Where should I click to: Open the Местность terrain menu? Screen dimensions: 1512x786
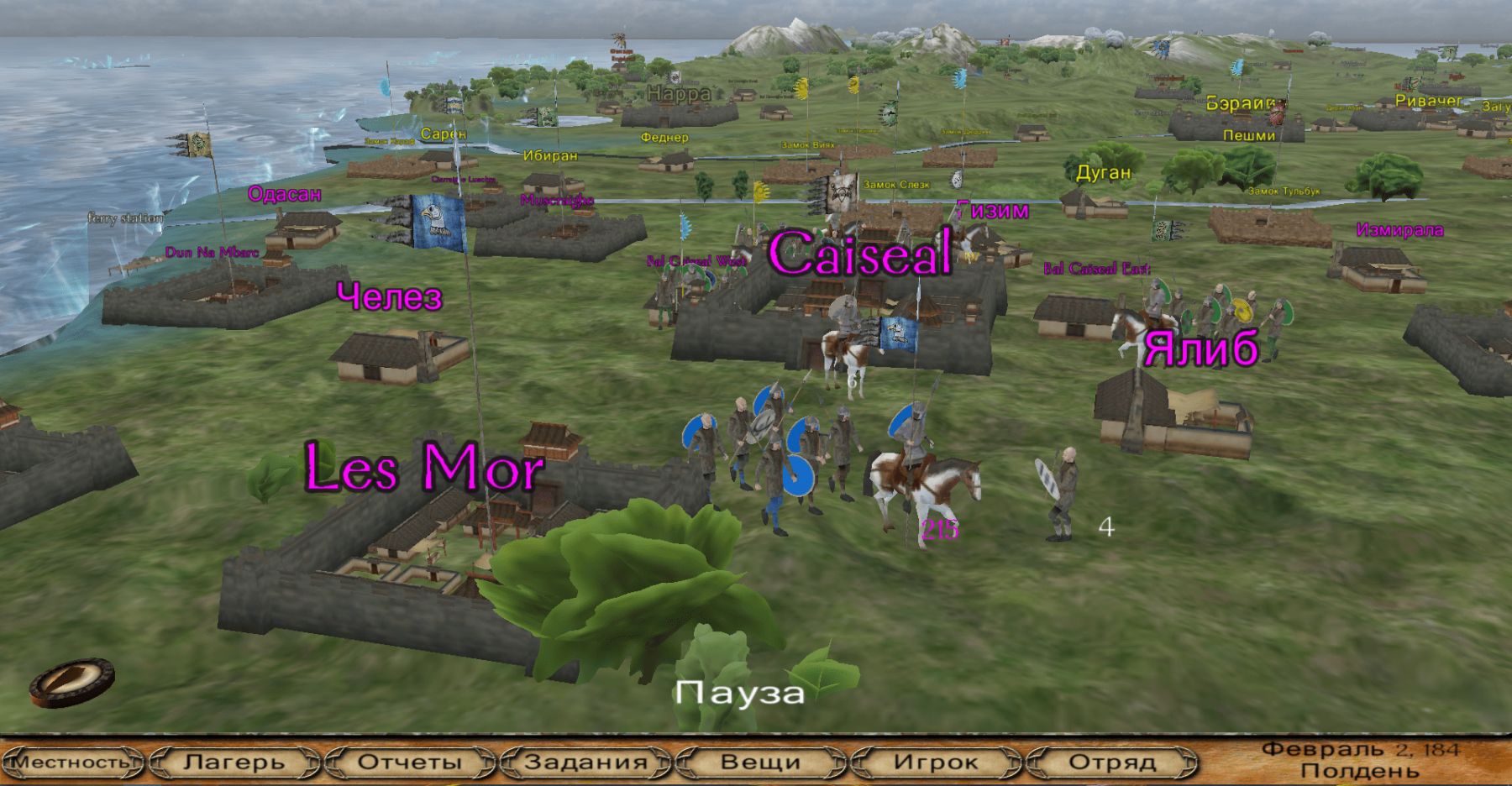click(73, 762)
